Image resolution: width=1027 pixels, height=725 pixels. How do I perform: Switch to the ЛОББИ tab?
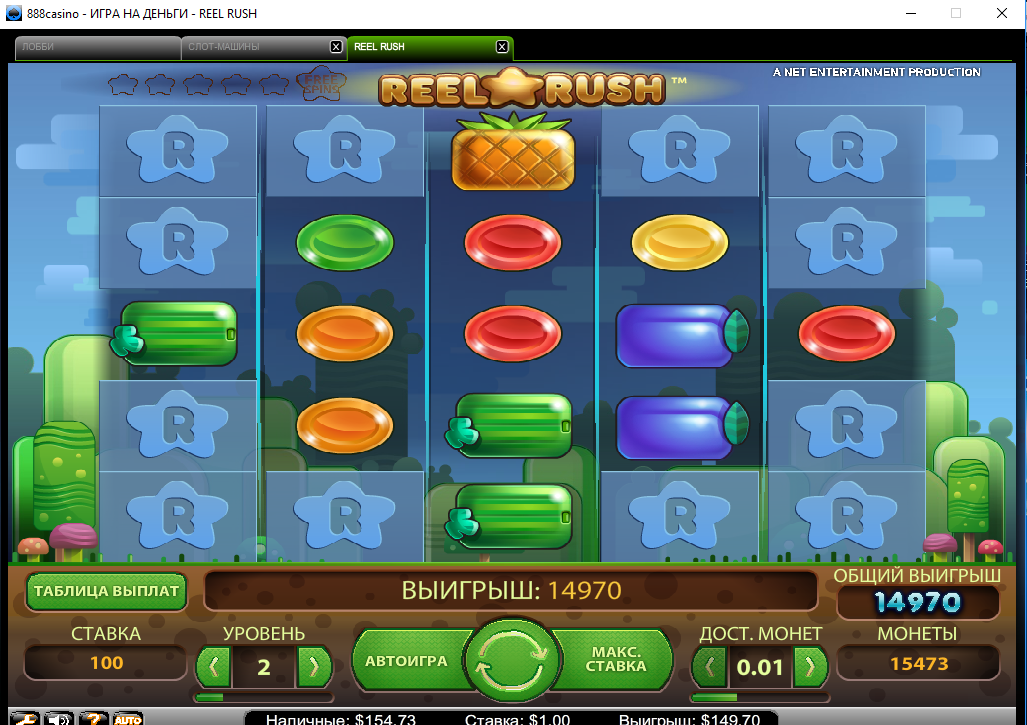[95, 47]
